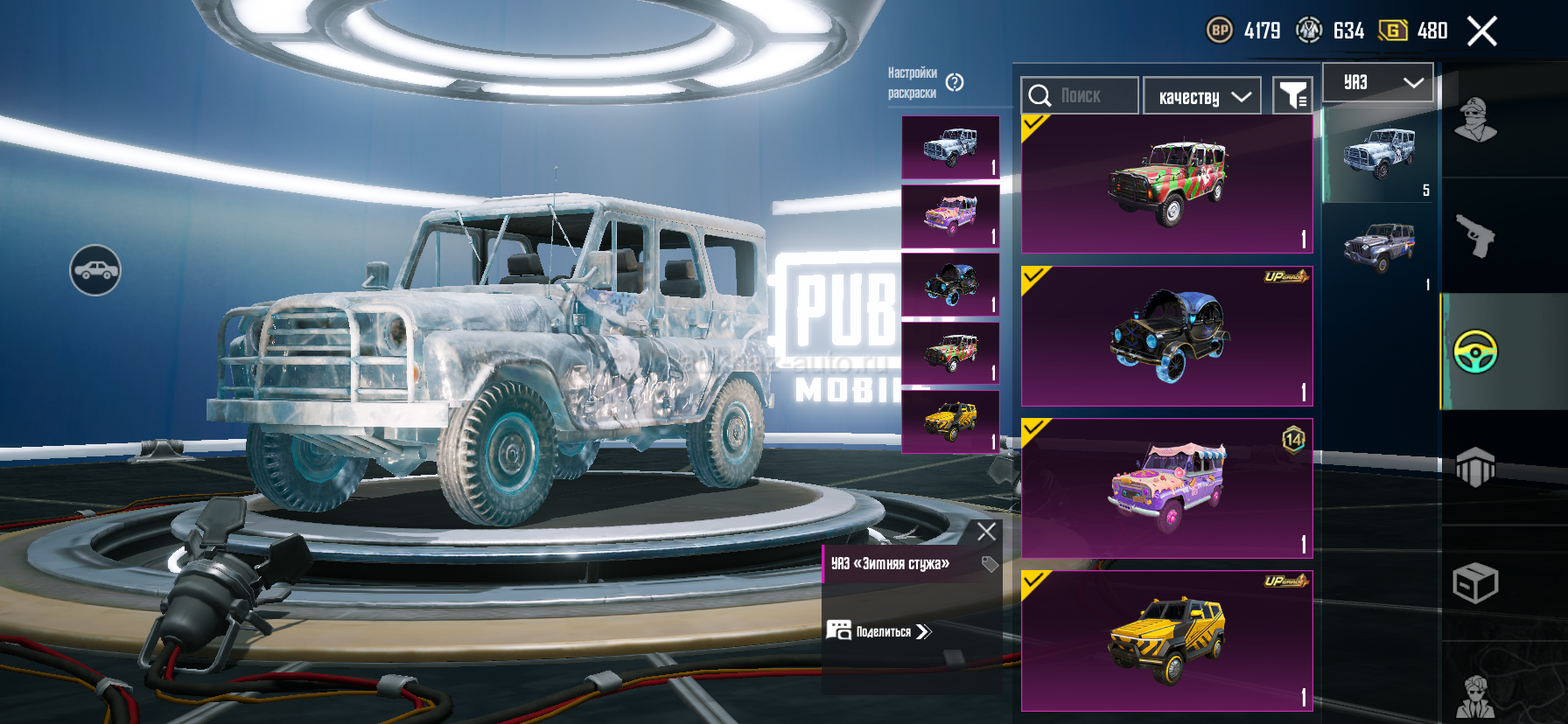1568x724 pixels.
Task: Select the frosty UAZ paint thumbnail
Action: pyautogui.click(x=950, y=147)
